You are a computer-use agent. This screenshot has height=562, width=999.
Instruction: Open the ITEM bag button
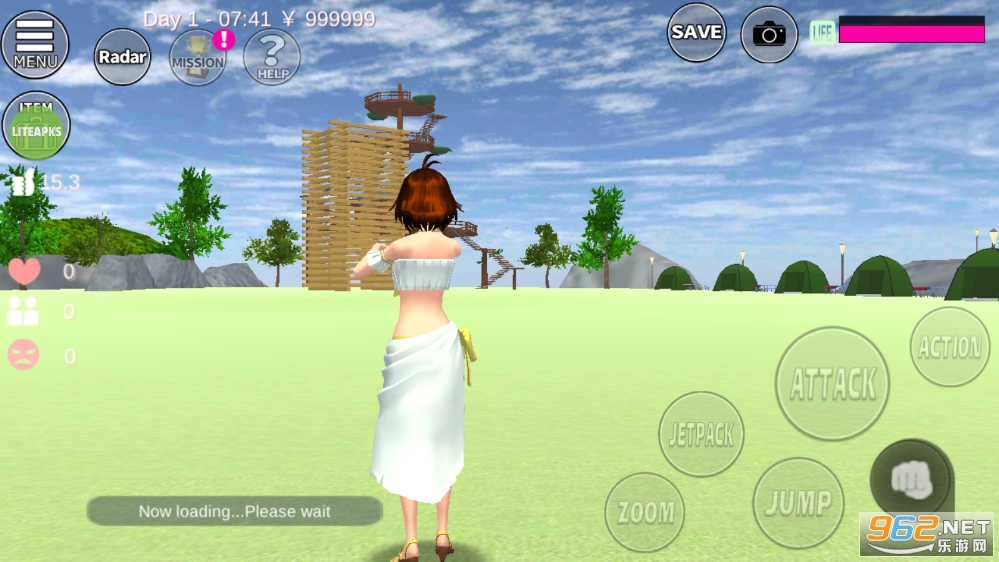[x=36, y=126]
